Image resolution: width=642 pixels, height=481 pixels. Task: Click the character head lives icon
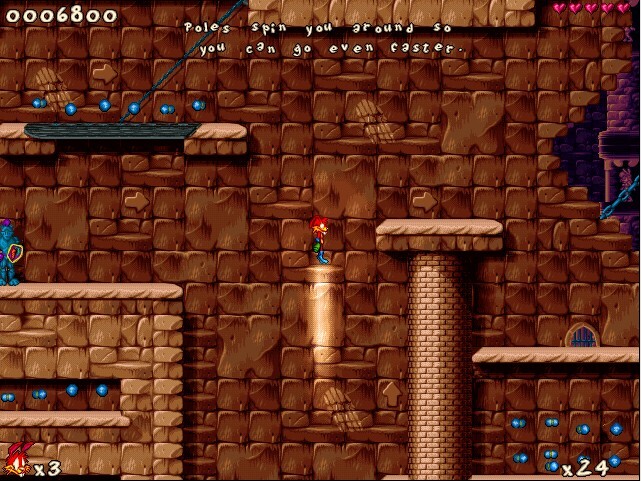[x=16, y=461]
